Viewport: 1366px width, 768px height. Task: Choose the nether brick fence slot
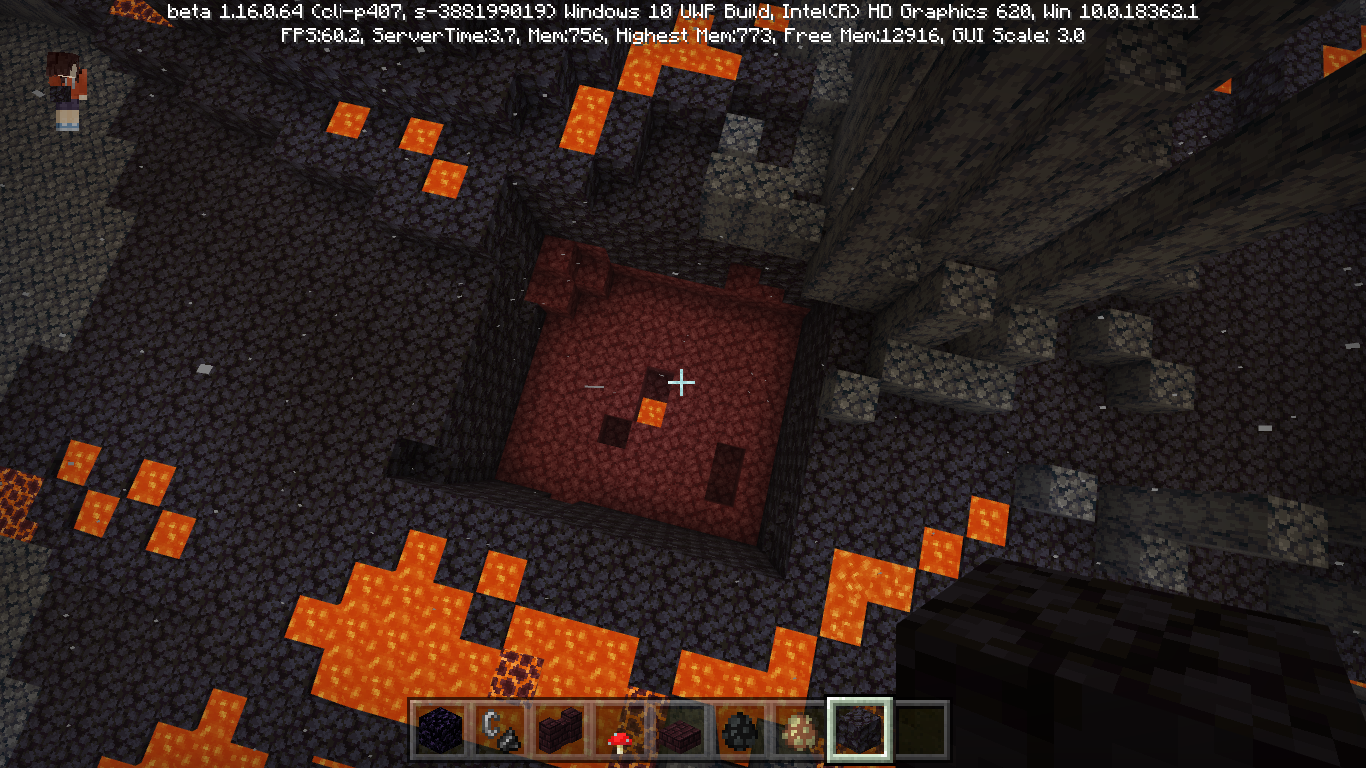coord(560,730)
